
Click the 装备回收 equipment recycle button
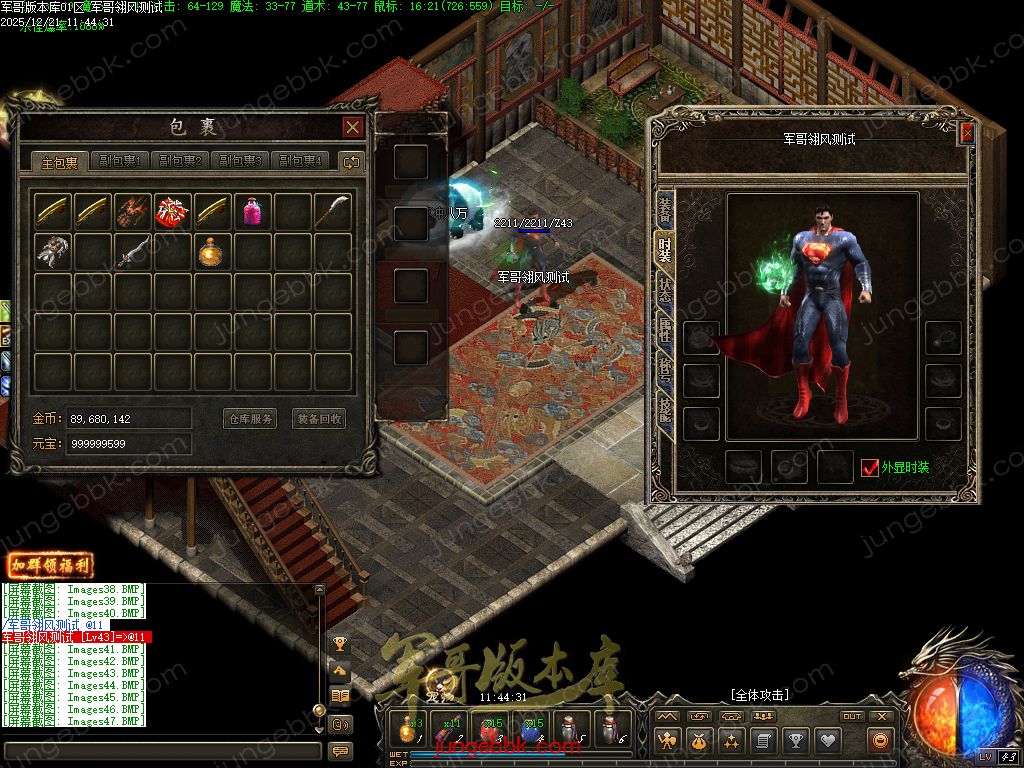pyautogui.click(x=319, y=419)
